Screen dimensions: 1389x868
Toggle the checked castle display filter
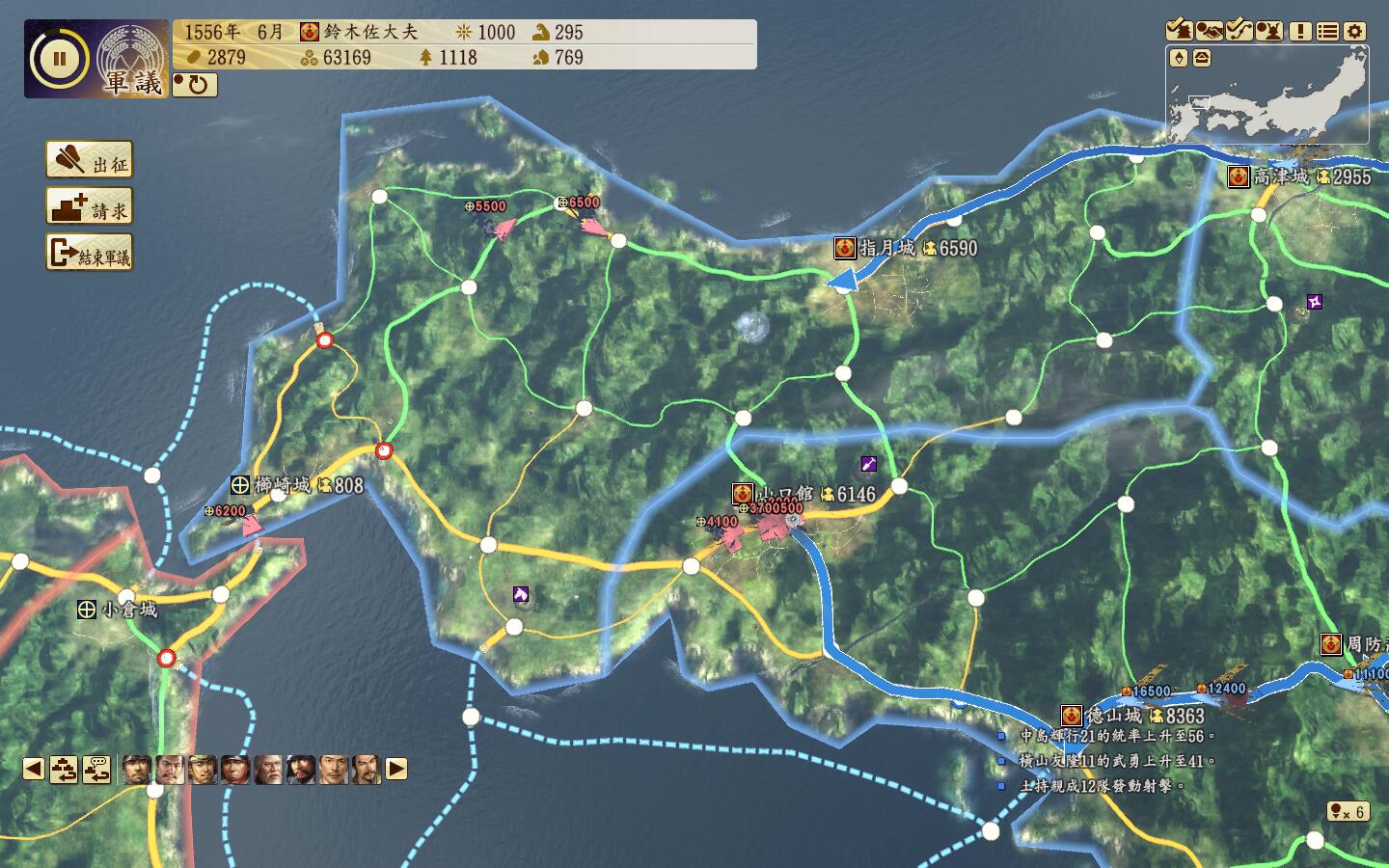1180,31
